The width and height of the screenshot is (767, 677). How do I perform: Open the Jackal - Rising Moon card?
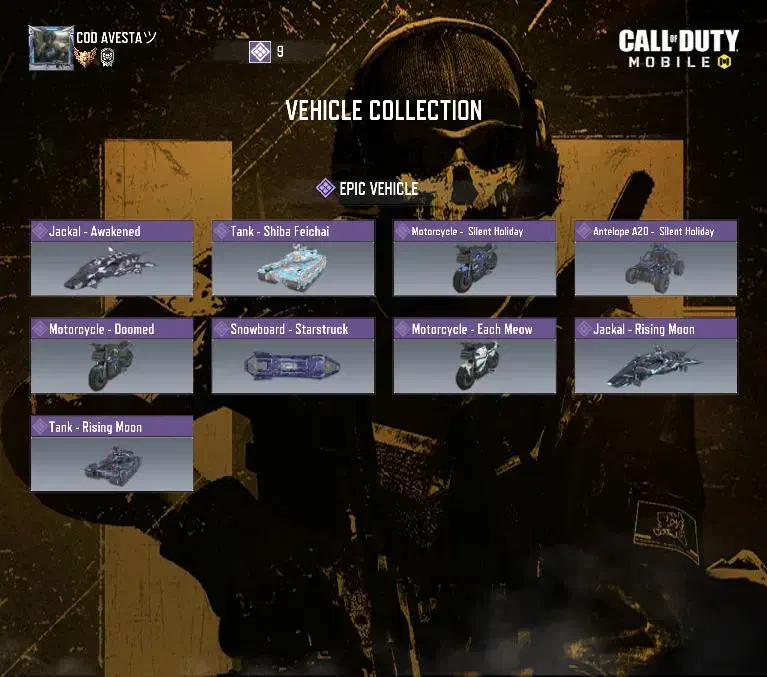(655, 357)
